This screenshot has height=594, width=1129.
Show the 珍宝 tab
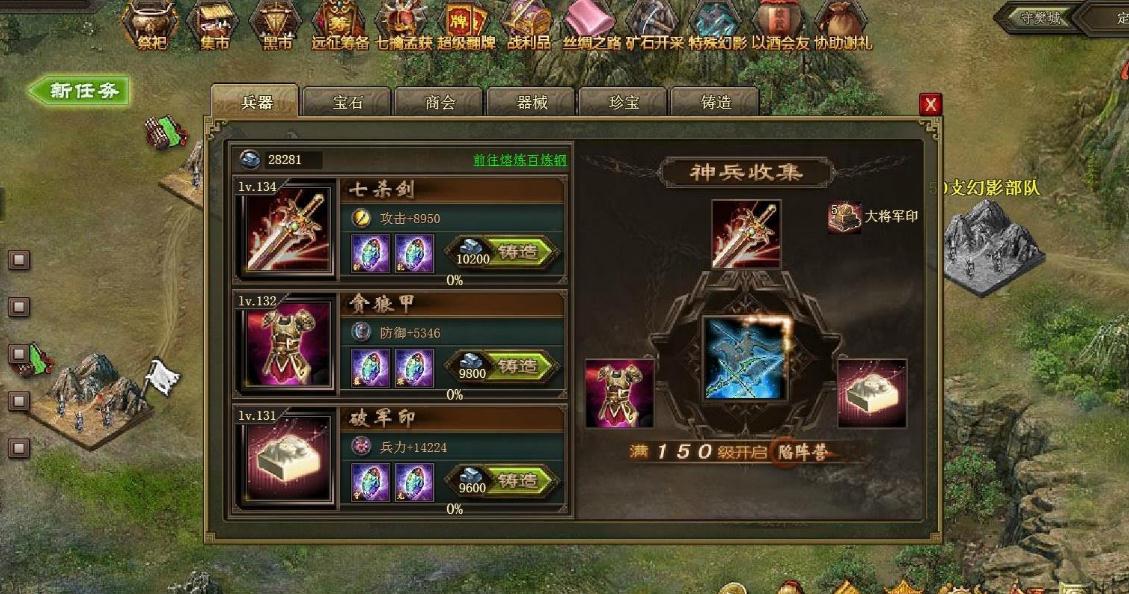pyautogui.click(x=623, y=102)
